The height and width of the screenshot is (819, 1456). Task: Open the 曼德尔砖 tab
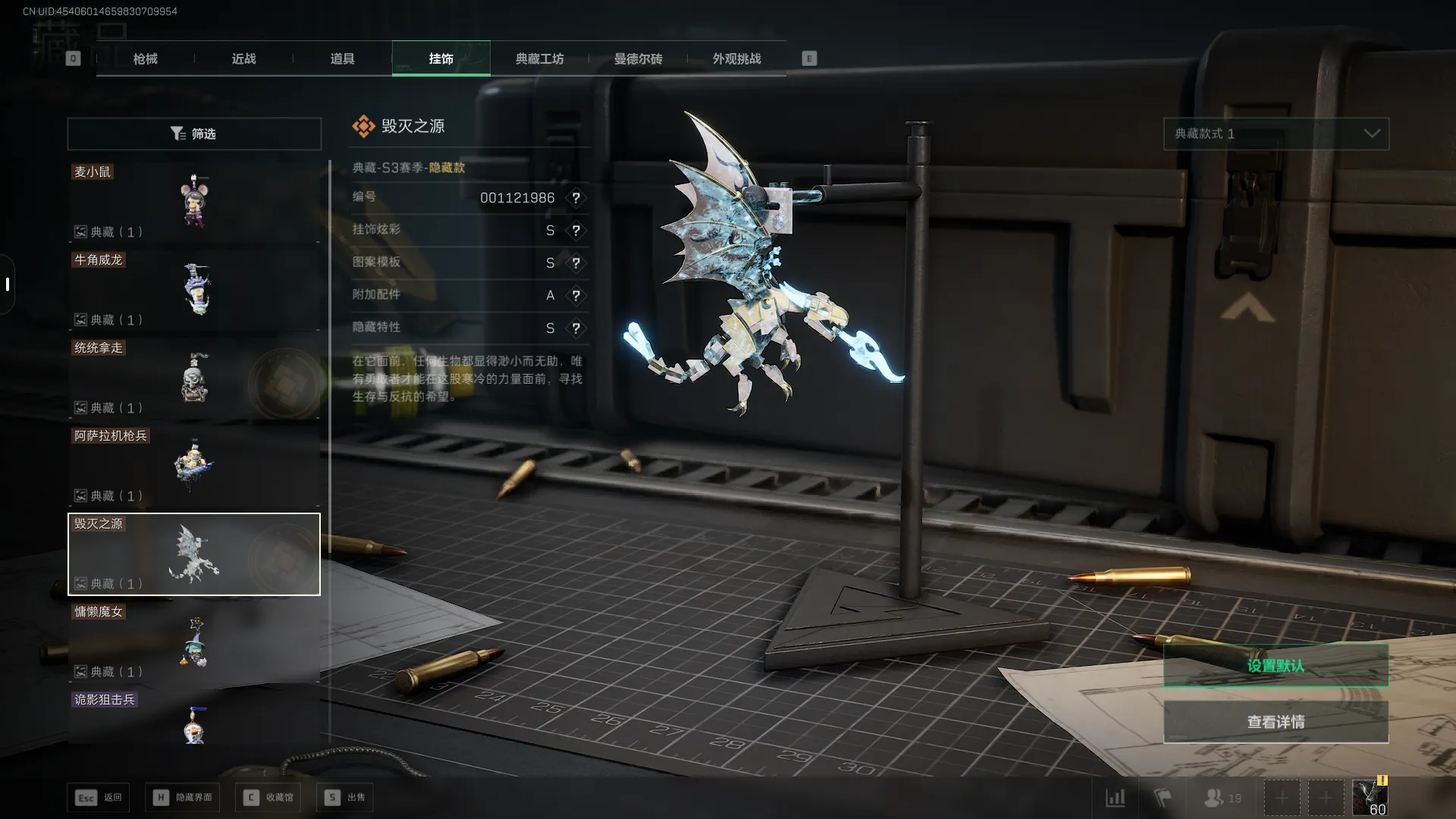[x=638, y=58]
